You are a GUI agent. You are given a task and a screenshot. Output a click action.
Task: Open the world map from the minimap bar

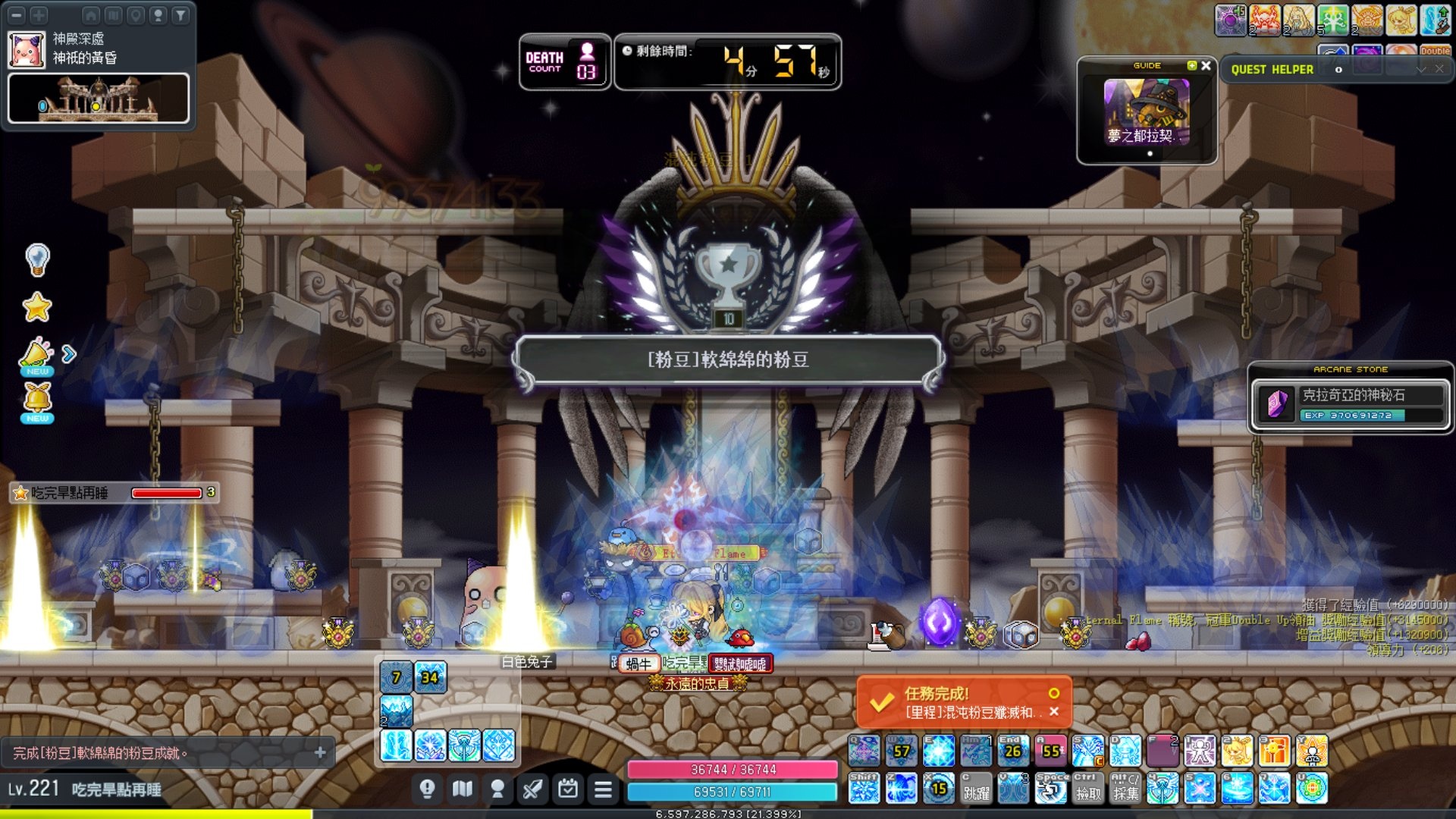click(113, 14)
